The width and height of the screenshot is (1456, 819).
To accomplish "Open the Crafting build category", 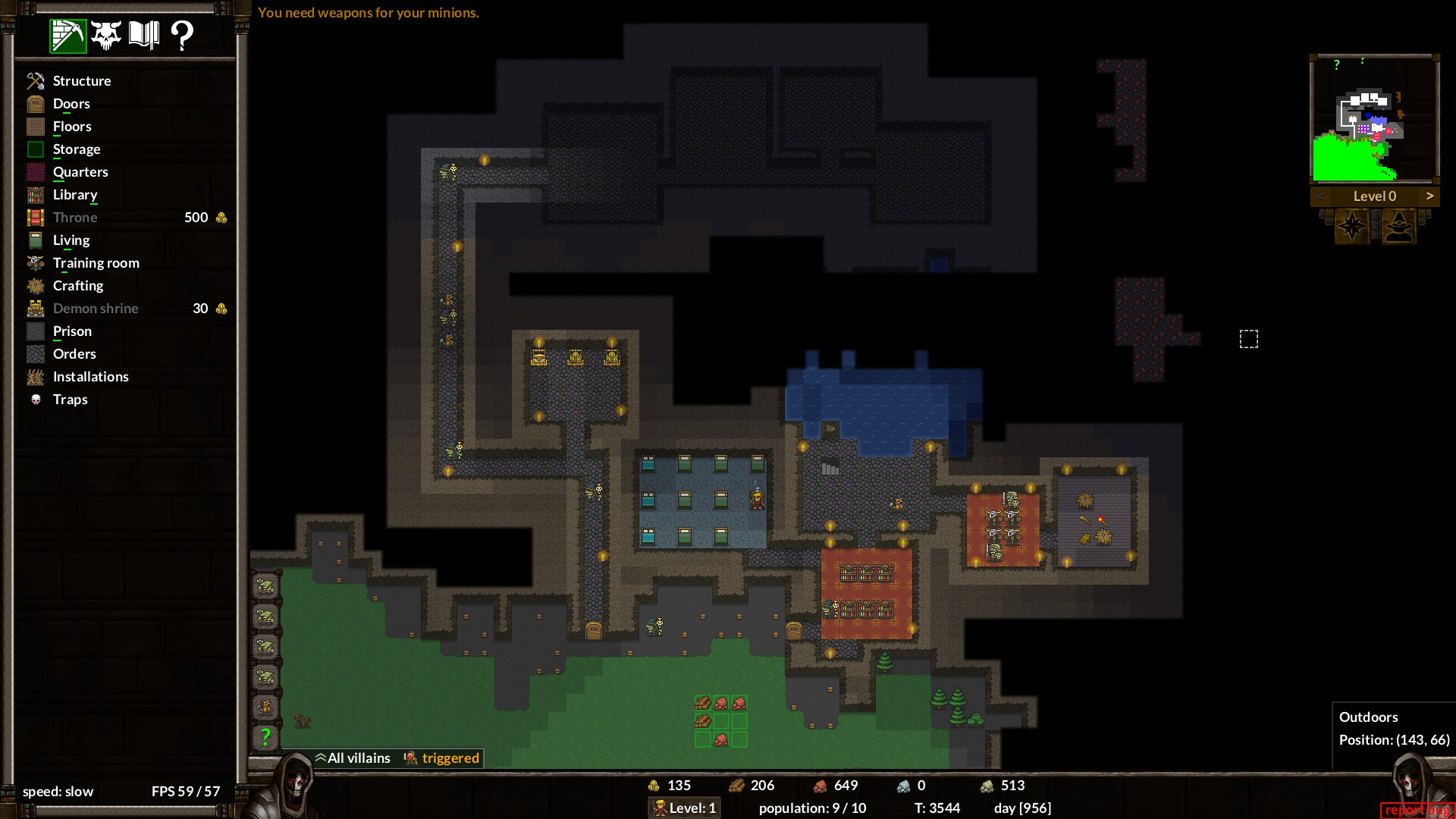I will pos(77,286).
